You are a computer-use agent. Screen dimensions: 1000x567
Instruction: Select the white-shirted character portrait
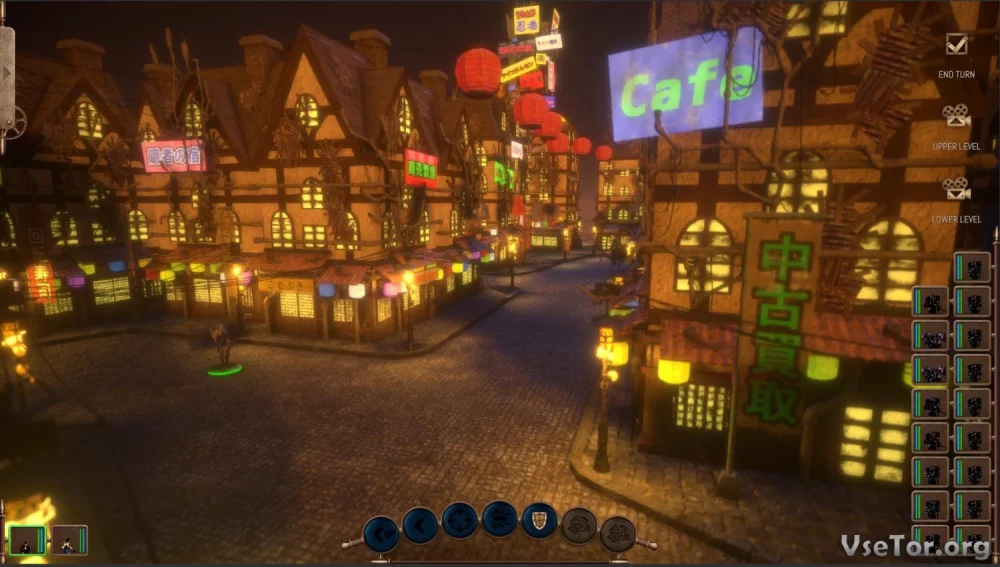pos(69,540)
